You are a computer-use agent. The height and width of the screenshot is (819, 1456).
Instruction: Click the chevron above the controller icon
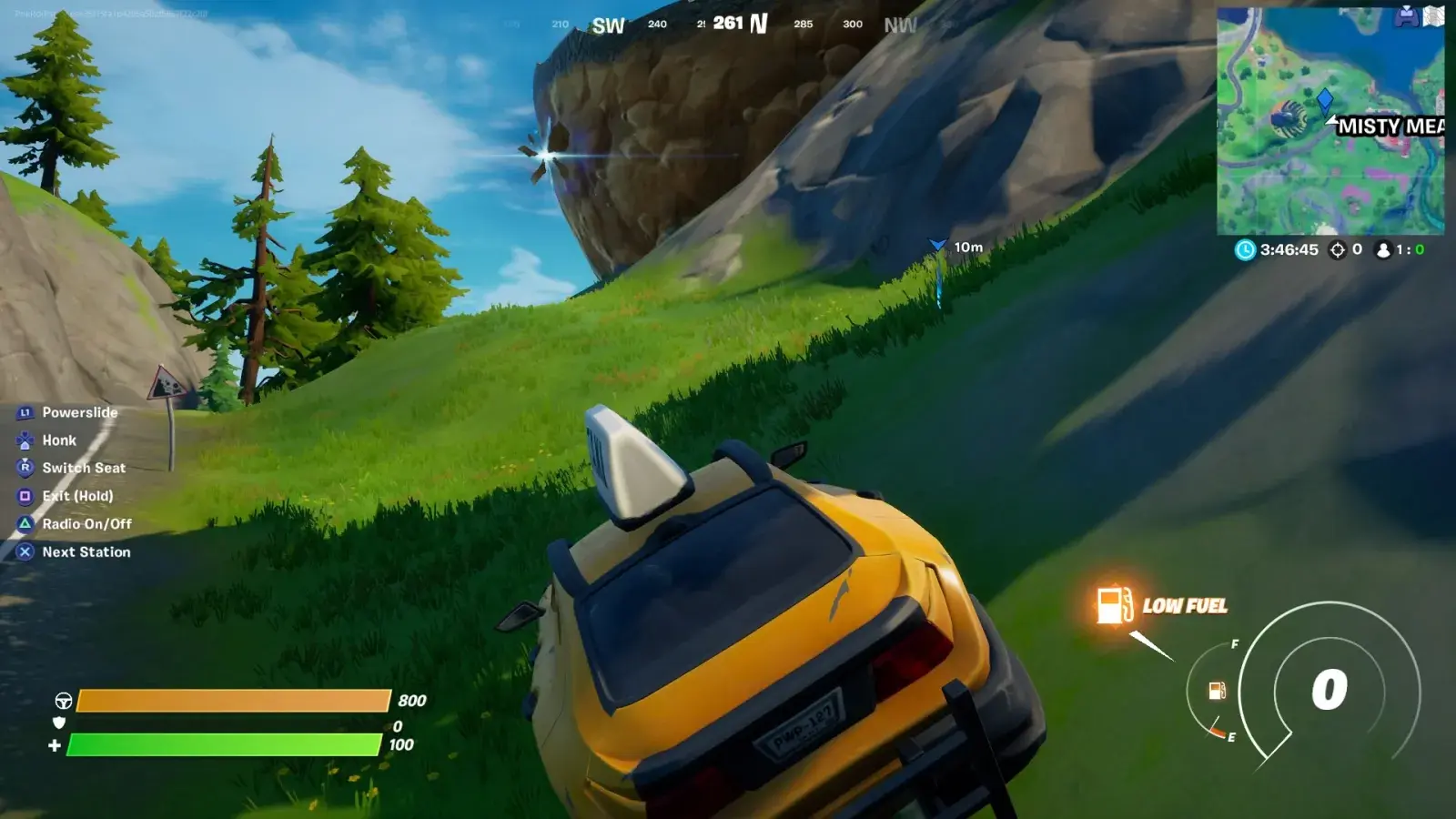coord(1409,5)
